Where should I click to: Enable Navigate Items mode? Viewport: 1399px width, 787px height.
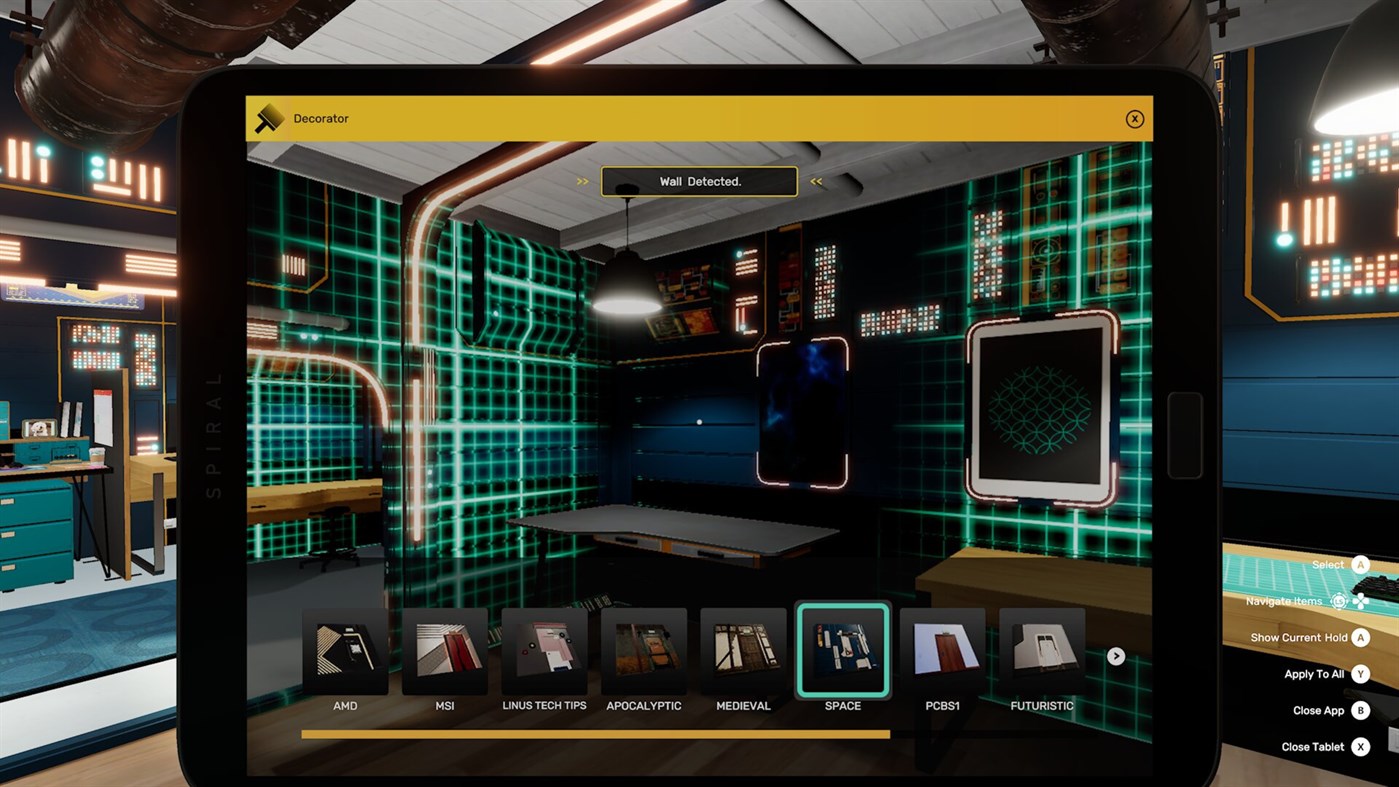[x=1339, y=600]
